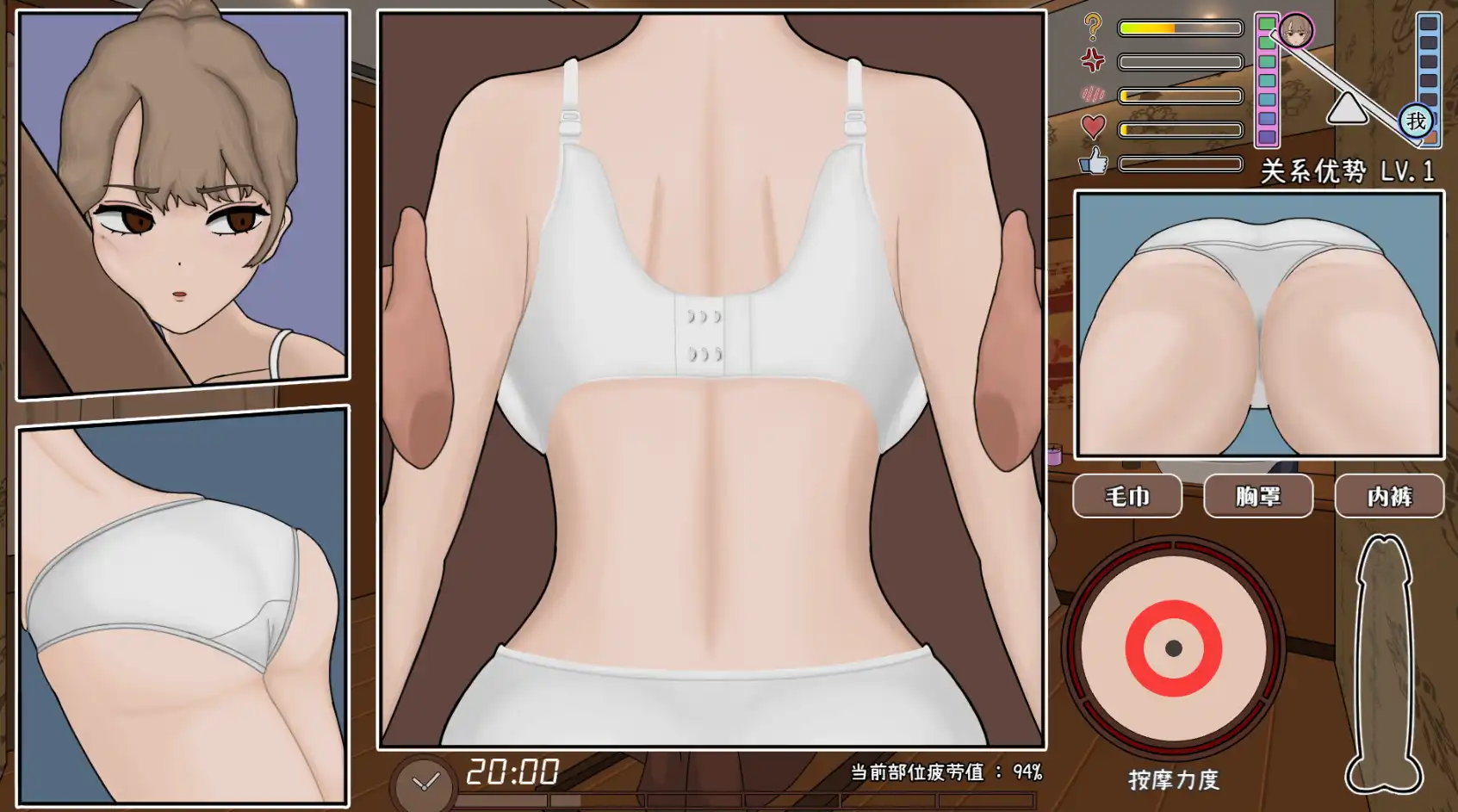Viewport: 1458px width, 812px height.
Task: Click the blush arousal status icon
Action: [1092, 93]
